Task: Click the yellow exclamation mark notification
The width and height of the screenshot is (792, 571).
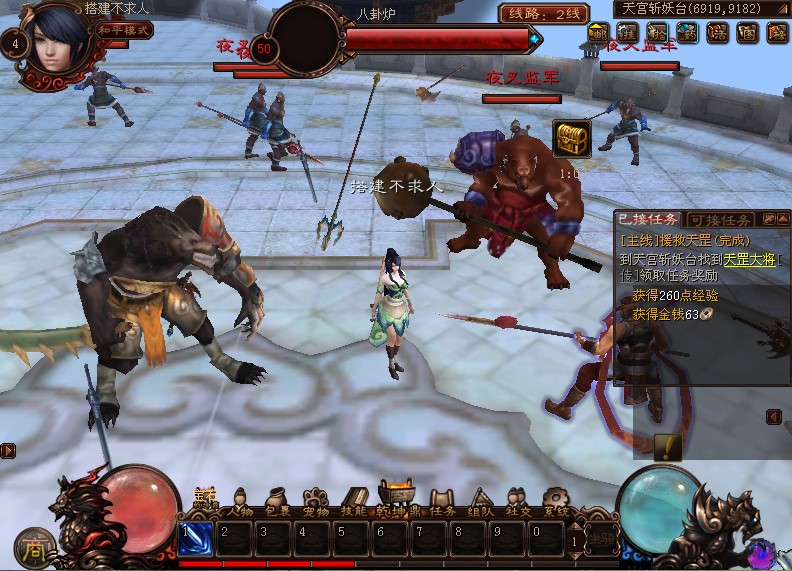Action: [x=667, y=446]
